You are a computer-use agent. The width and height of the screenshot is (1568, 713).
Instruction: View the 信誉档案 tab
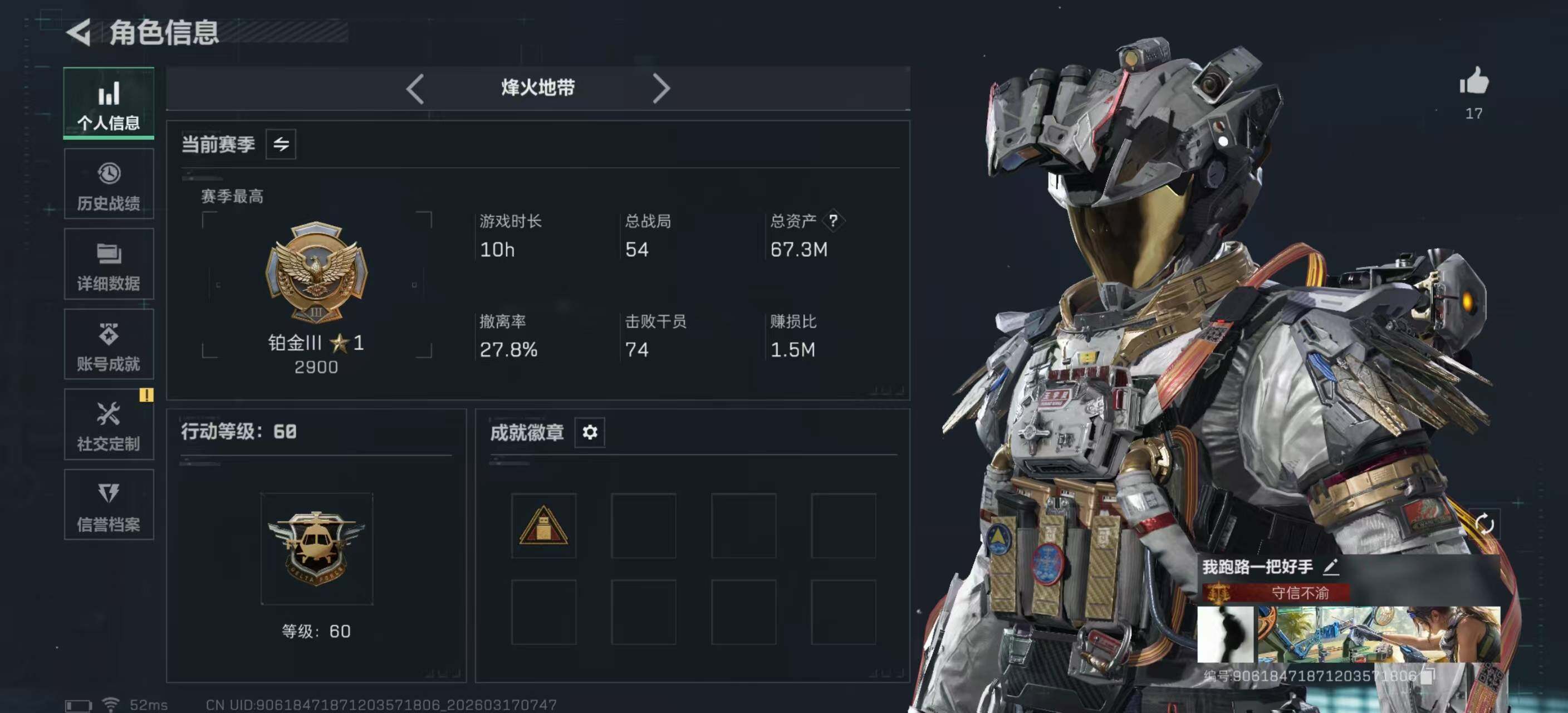click(x=109, y=505)
